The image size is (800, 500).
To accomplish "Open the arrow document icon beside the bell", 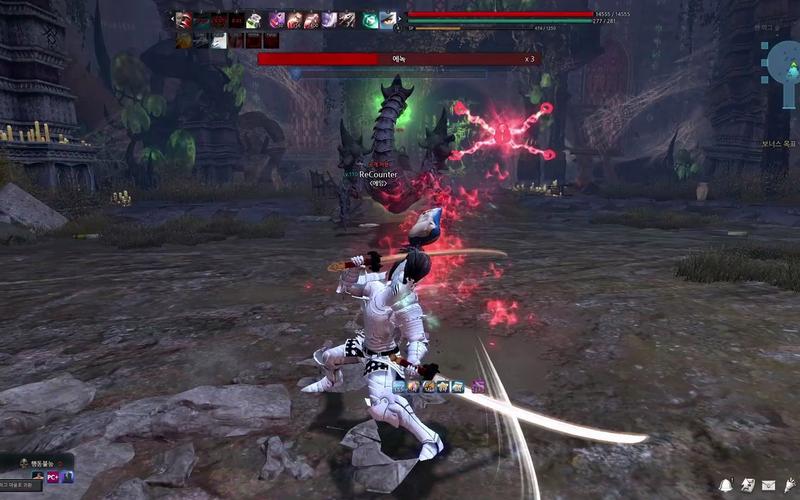I will point(747,485).
